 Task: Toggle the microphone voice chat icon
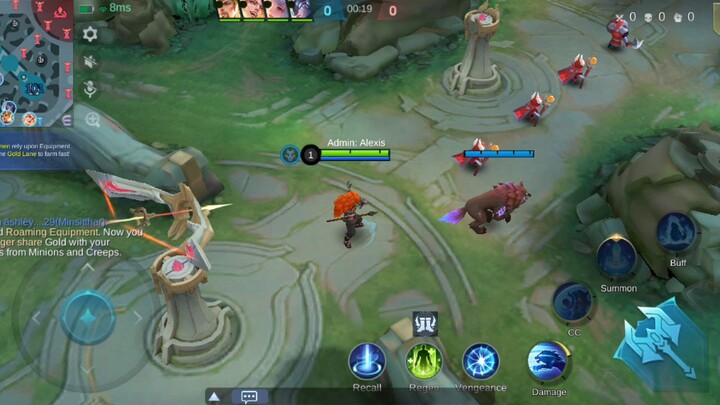click(90, 90)
